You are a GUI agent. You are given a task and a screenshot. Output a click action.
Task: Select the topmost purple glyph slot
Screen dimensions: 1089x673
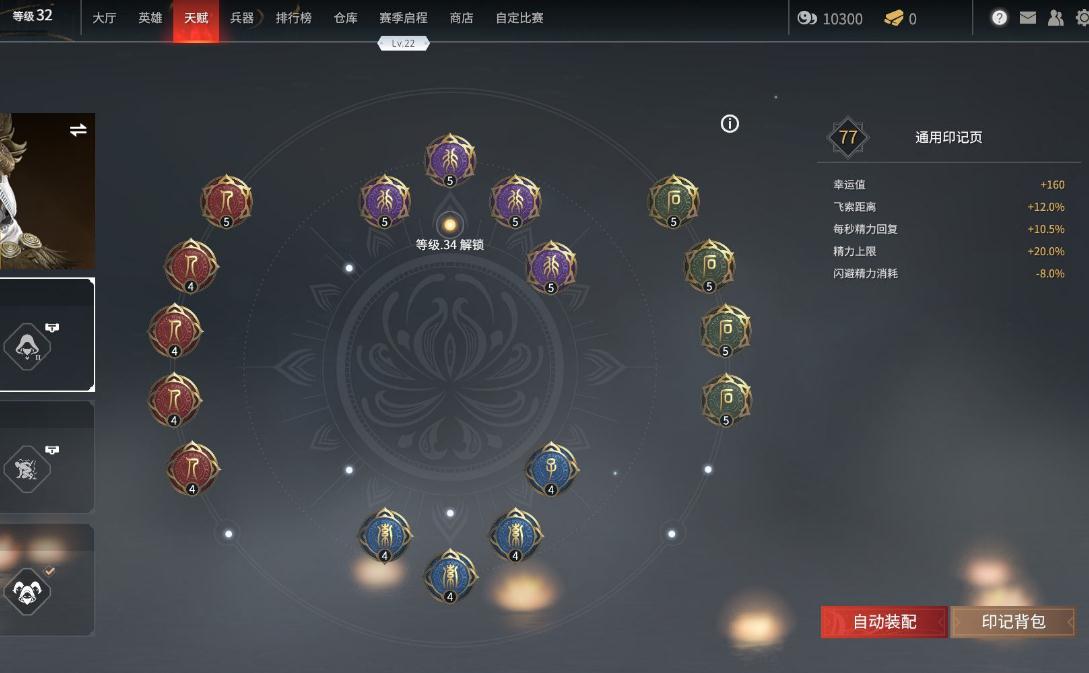(450, 159)
